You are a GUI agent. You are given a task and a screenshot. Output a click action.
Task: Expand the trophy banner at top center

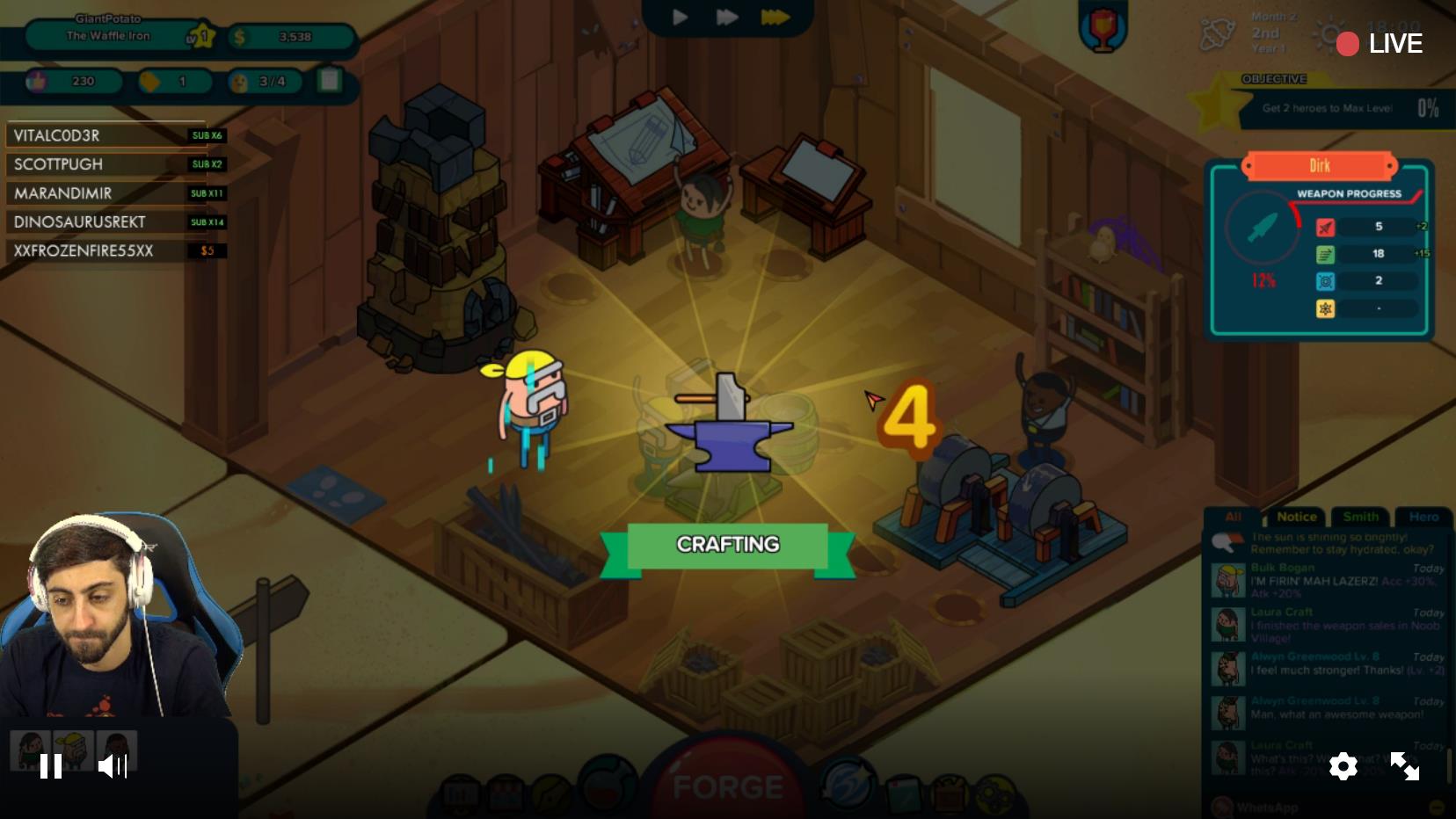[1103, 26]
